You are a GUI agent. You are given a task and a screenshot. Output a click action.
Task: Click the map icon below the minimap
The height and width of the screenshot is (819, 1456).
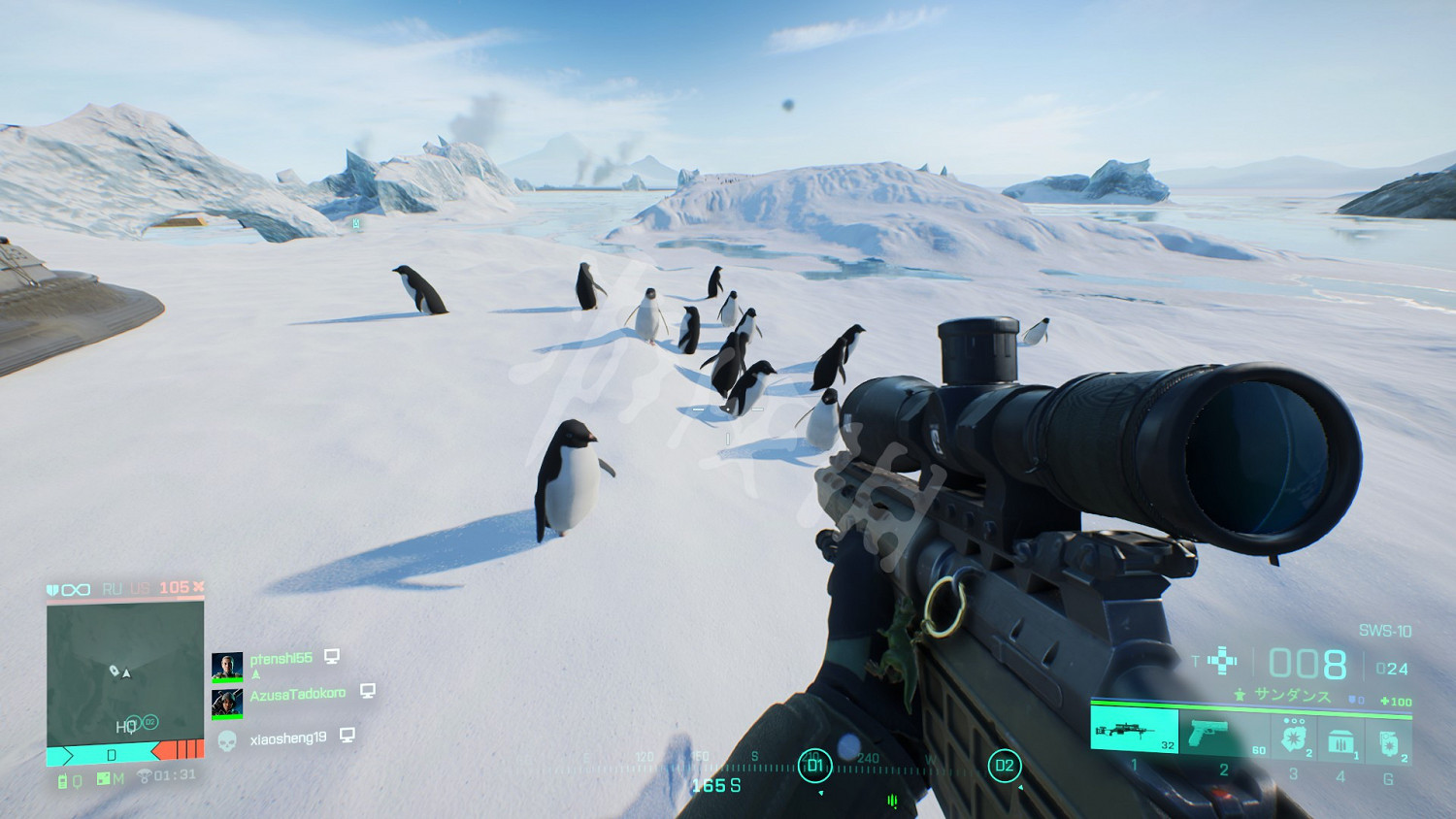pyautogui.click(x=104, y=779)
